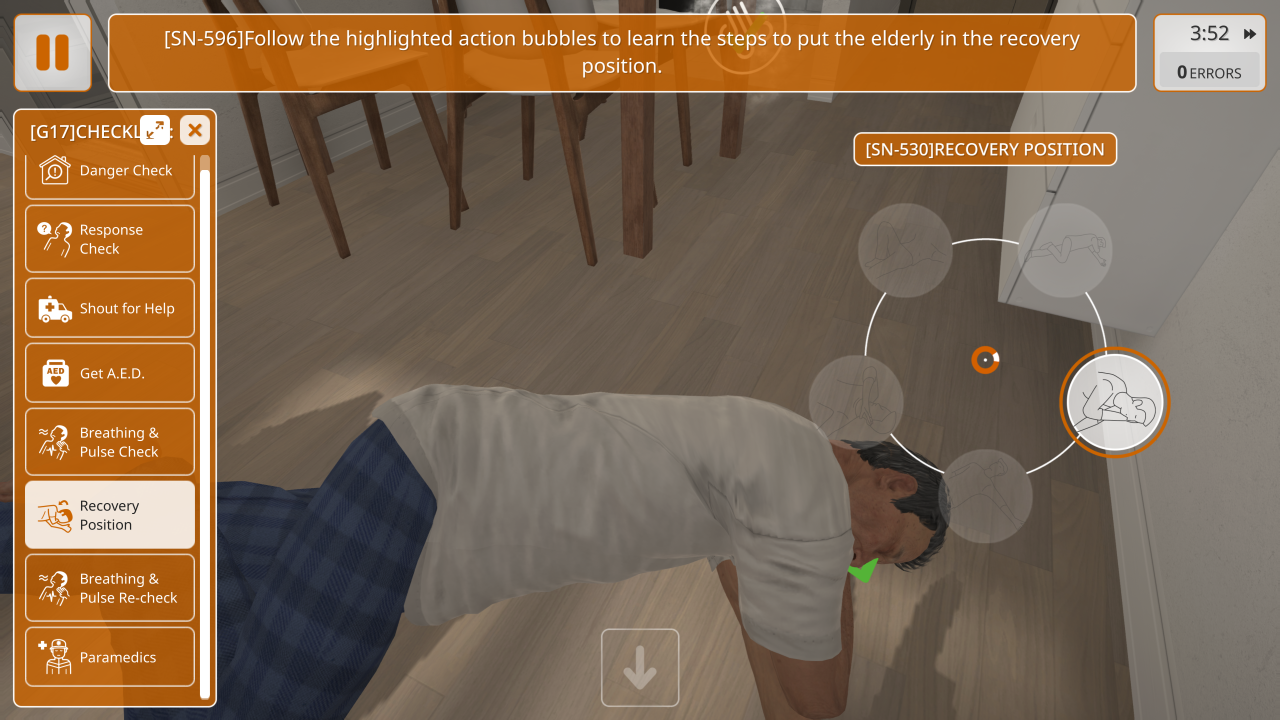Click the down arrow button at bottom center

[x=640, y=667]
